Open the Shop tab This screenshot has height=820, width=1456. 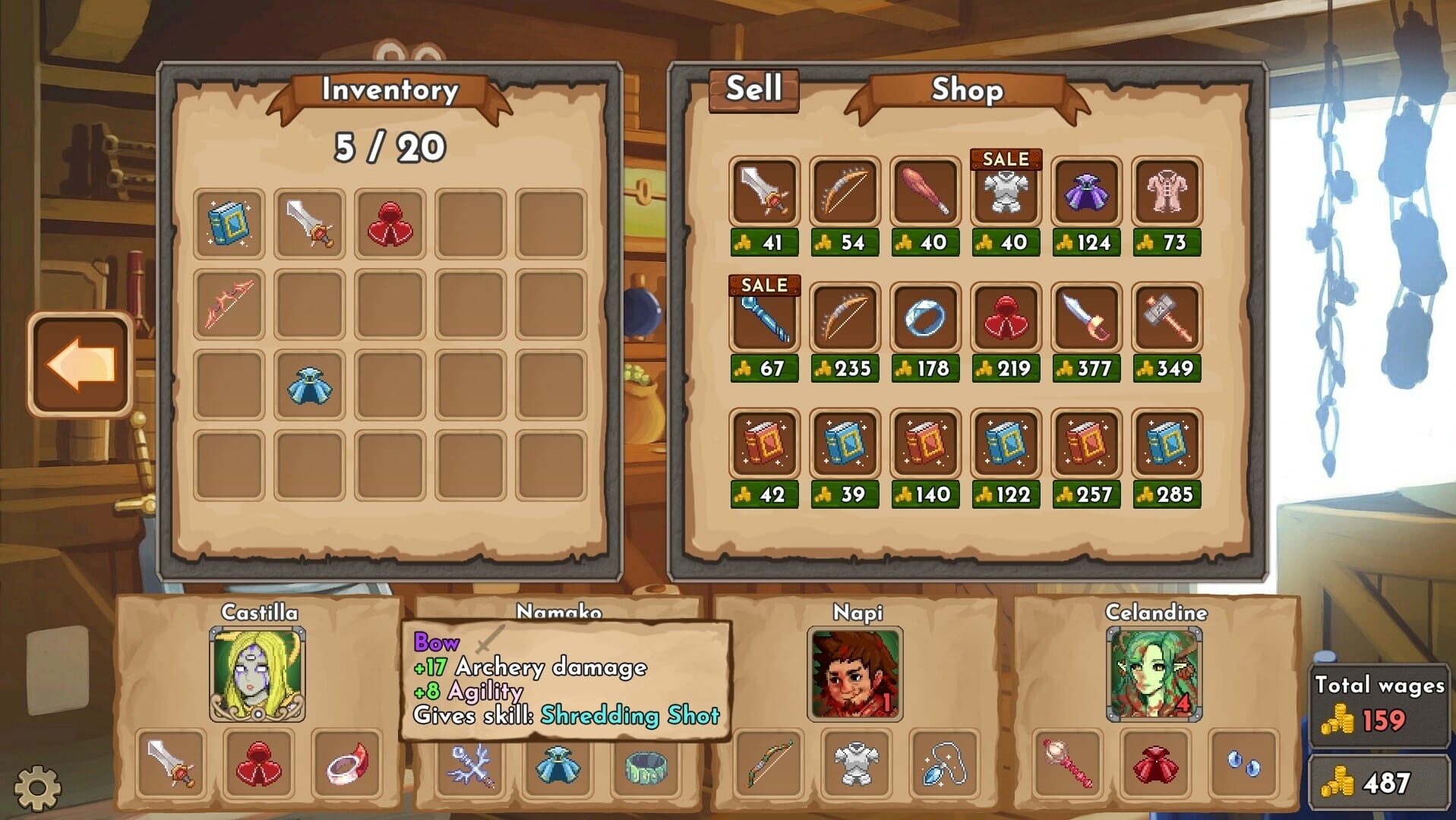pos(967,91)
